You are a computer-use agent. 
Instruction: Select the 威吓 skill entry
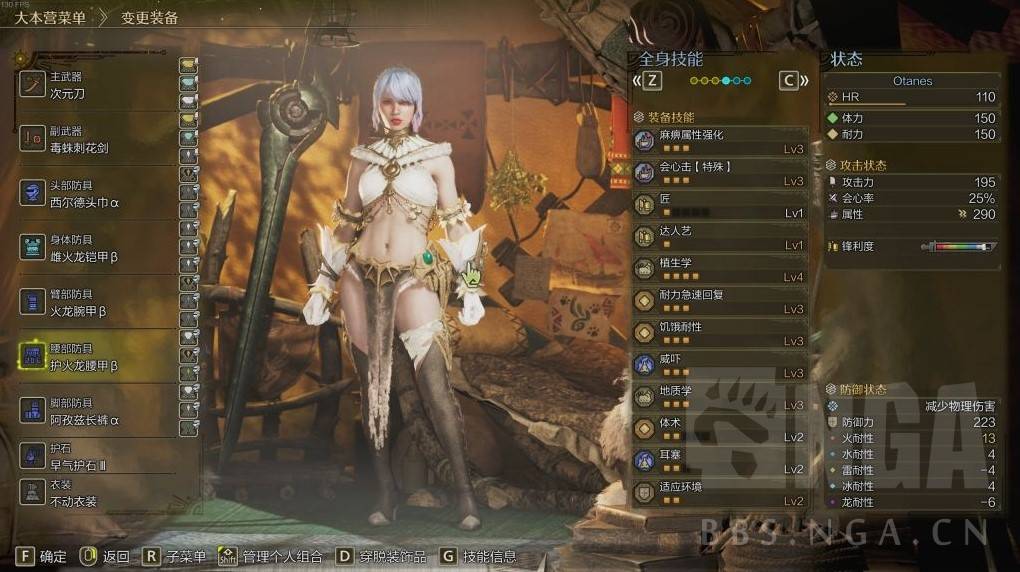(x=720, y=365)
